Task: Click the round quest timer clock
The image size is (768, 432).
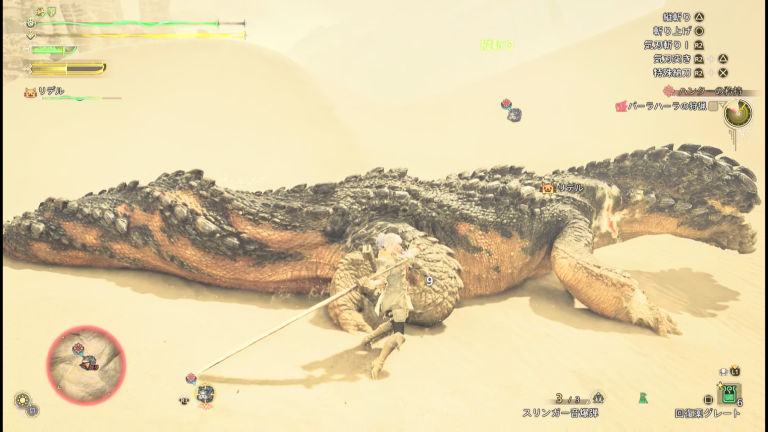Action: click(x=738, y=113)
